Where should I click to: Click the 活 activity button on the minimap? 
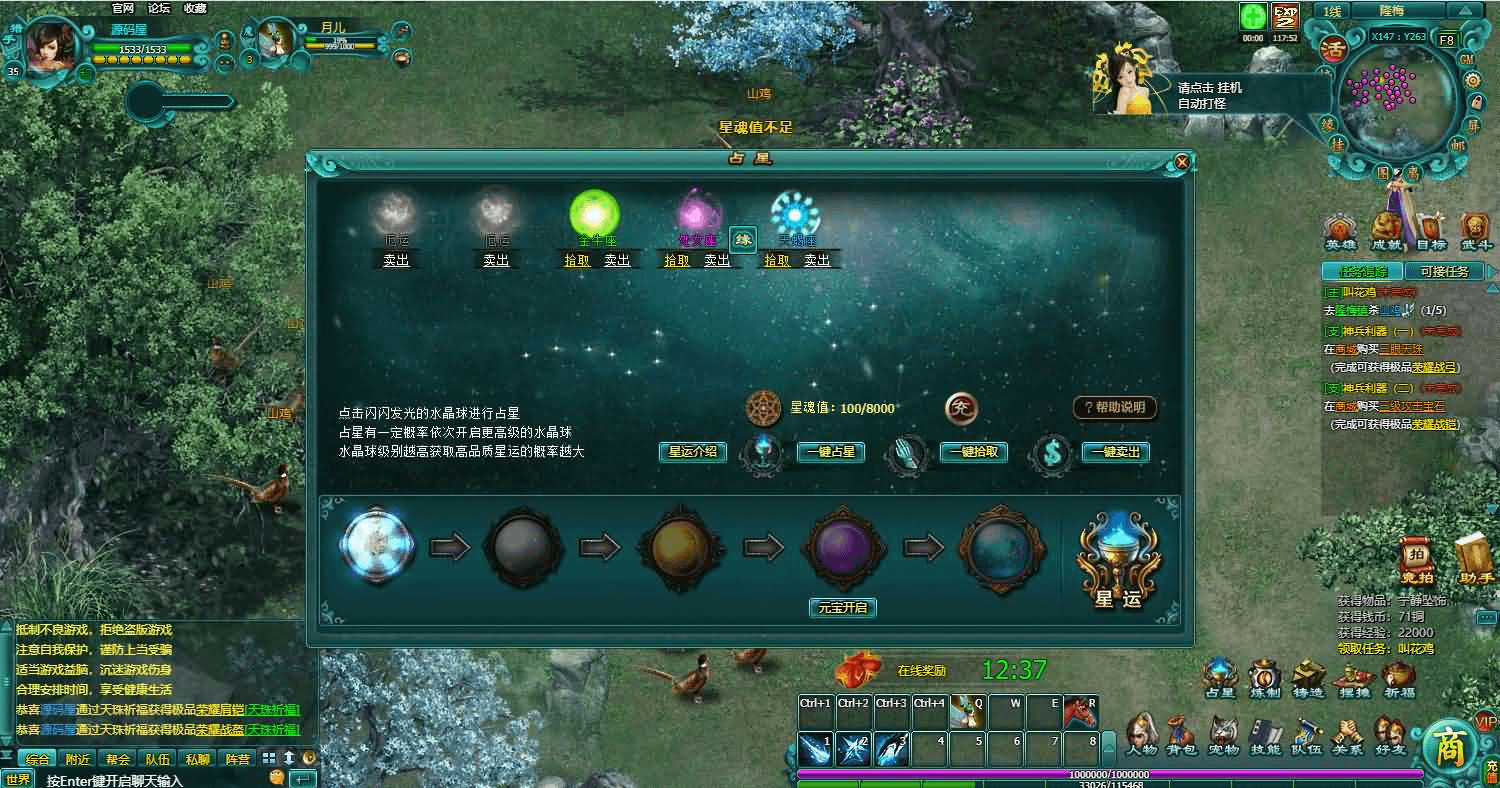(1331, 48)
